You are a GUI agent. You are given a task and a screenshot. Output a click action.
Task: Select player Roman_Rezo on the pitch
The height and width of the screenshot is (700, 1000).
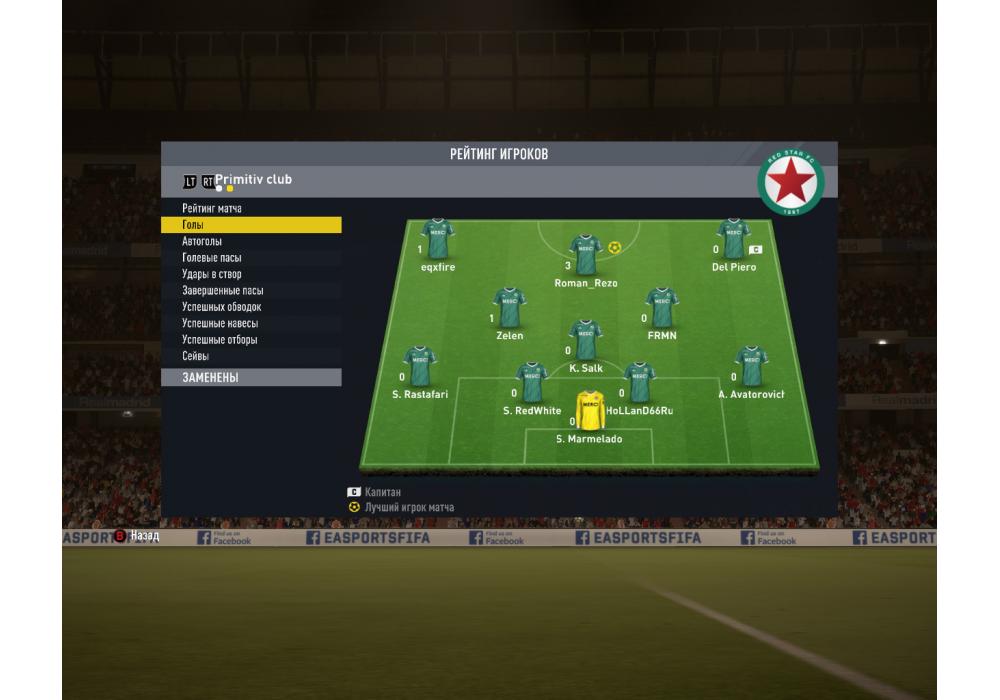[585, 254]
